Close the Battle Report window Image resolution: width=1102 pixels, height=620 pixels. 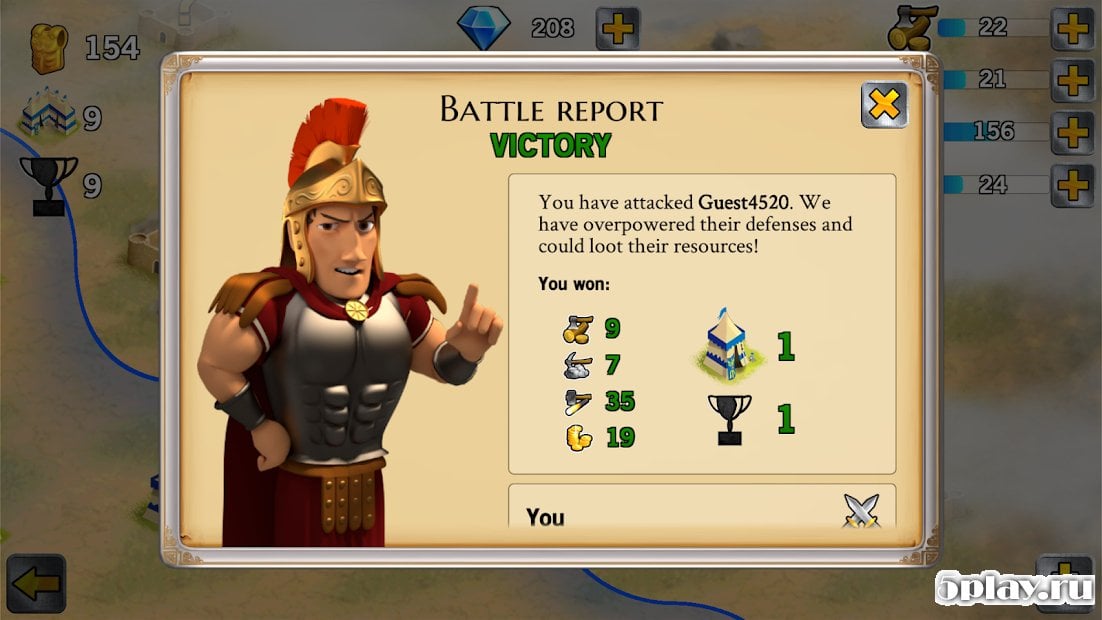pos(884,104)
